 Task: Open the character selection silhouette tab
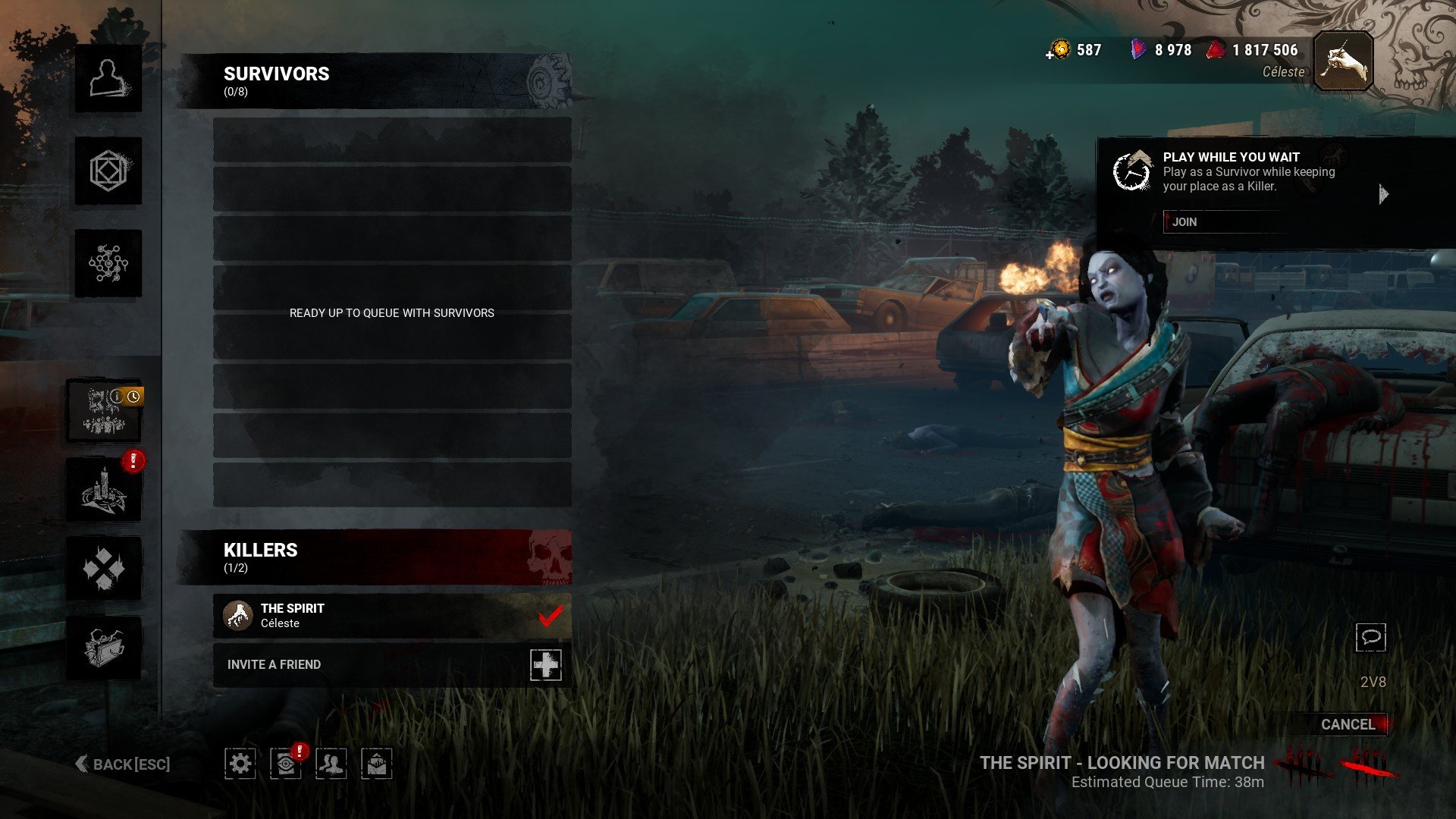click(x=108, y=79)
